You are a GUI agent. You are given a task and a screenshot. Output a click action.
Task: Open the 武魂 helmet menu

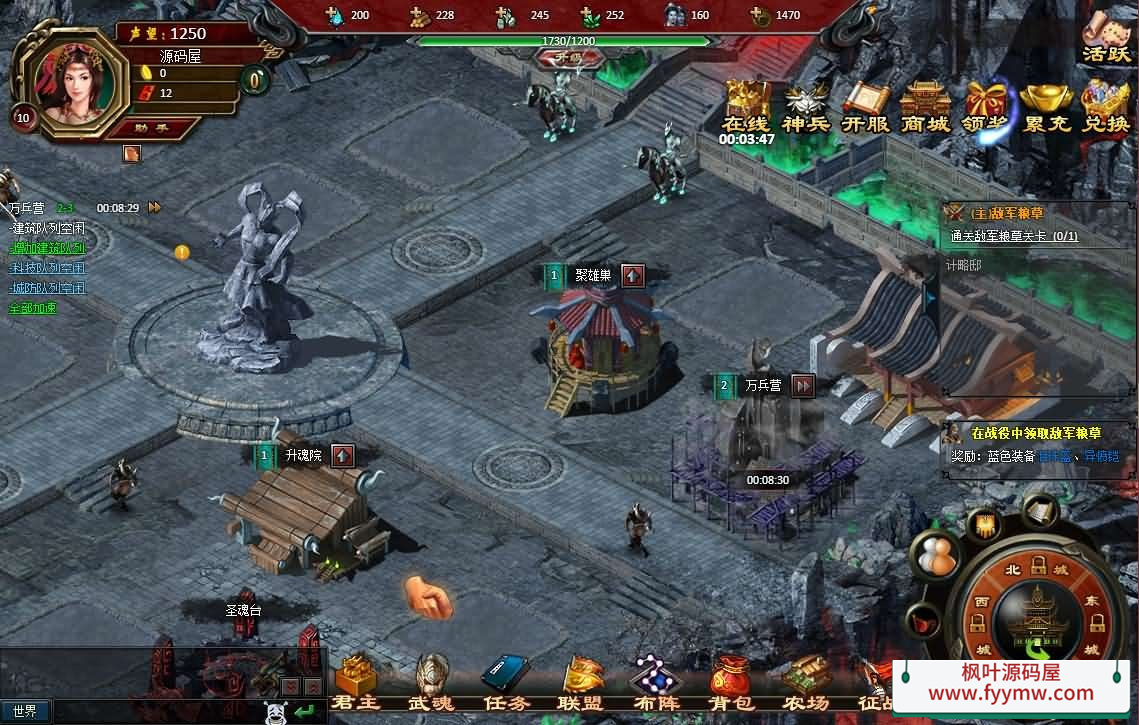(432, 683)
